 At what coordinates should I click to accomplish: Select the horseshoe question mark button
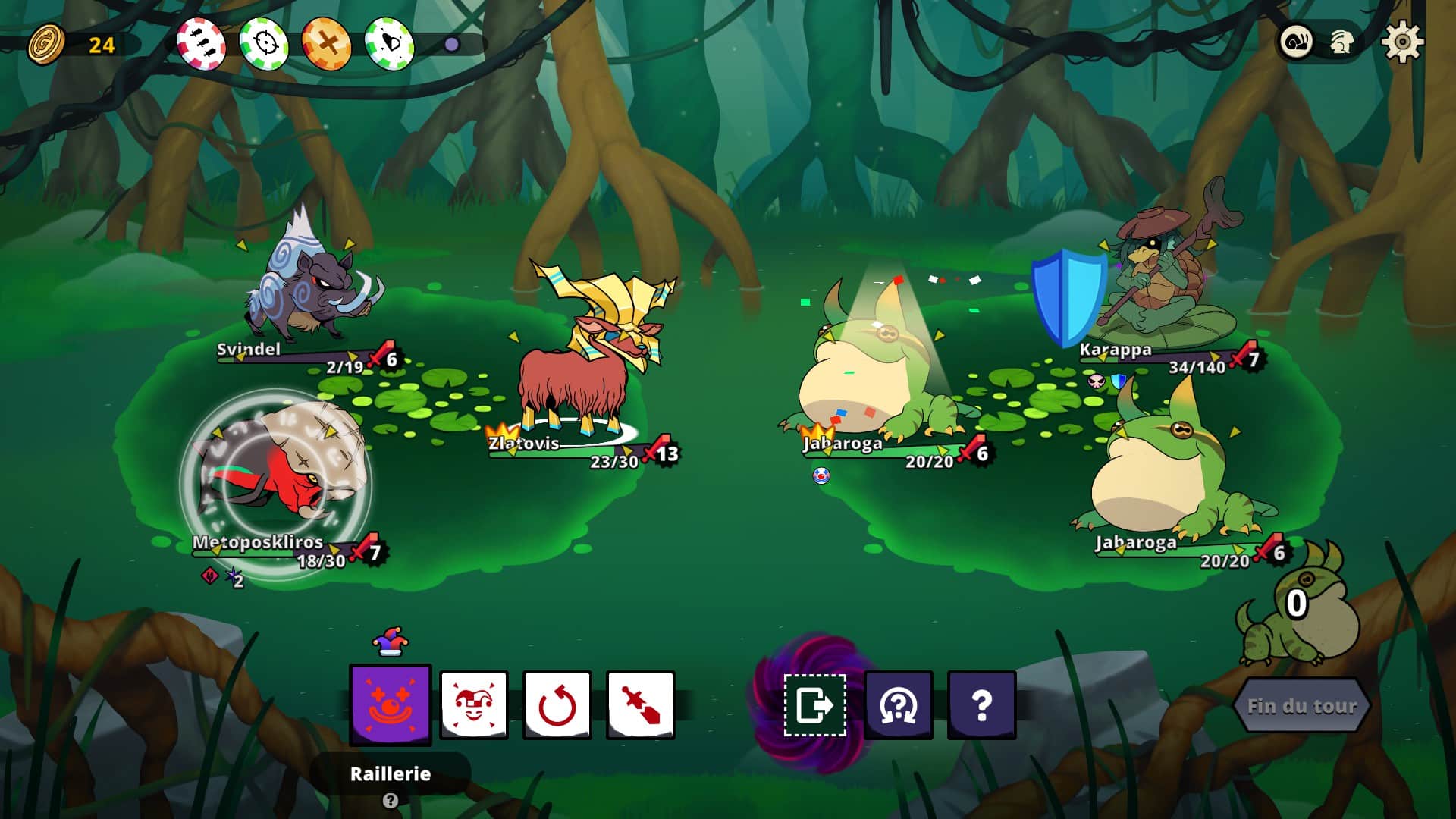(x=899, y=704)
